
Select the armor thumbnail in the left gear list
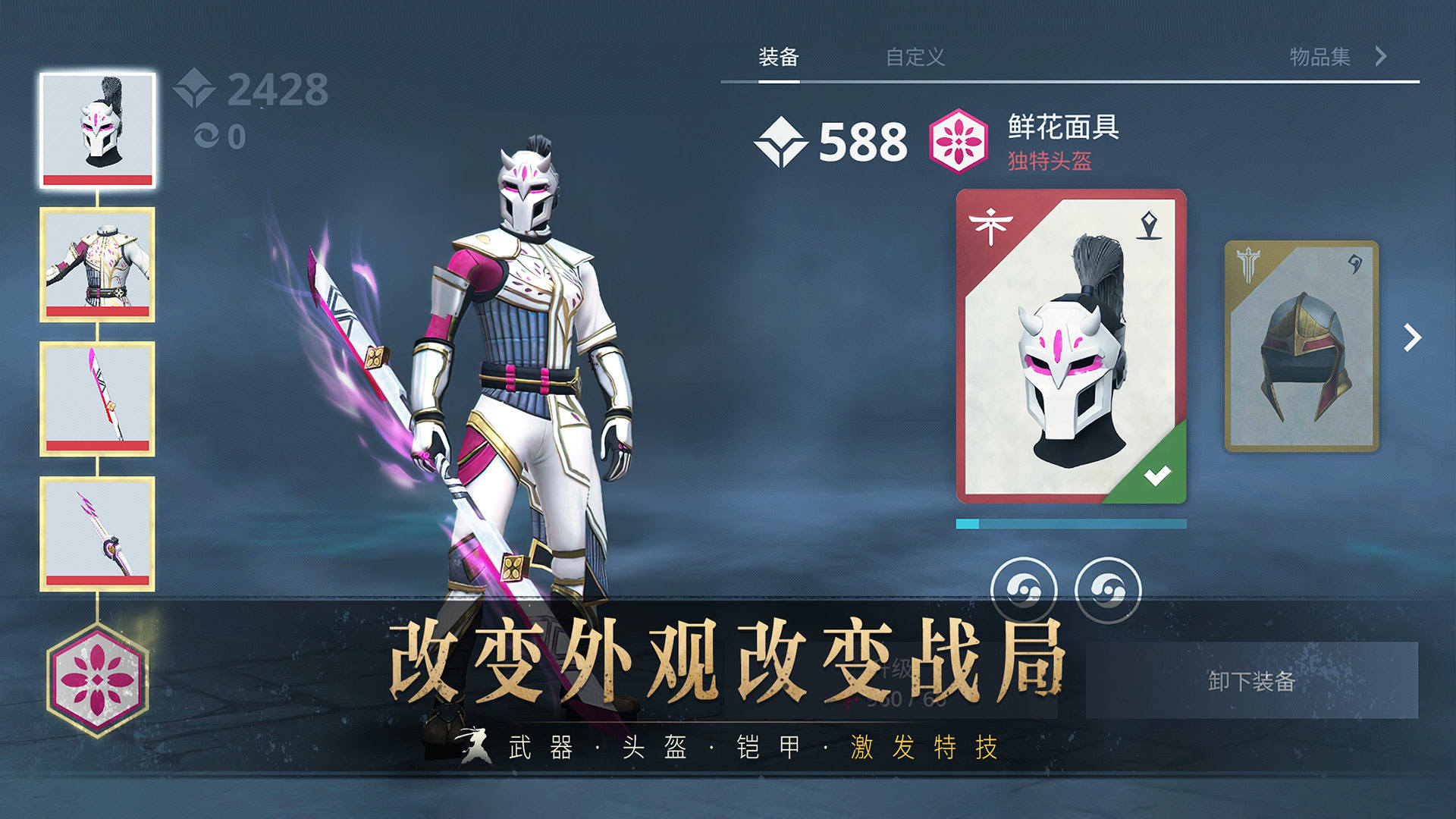pyautogui.click(x=98, y=262)
